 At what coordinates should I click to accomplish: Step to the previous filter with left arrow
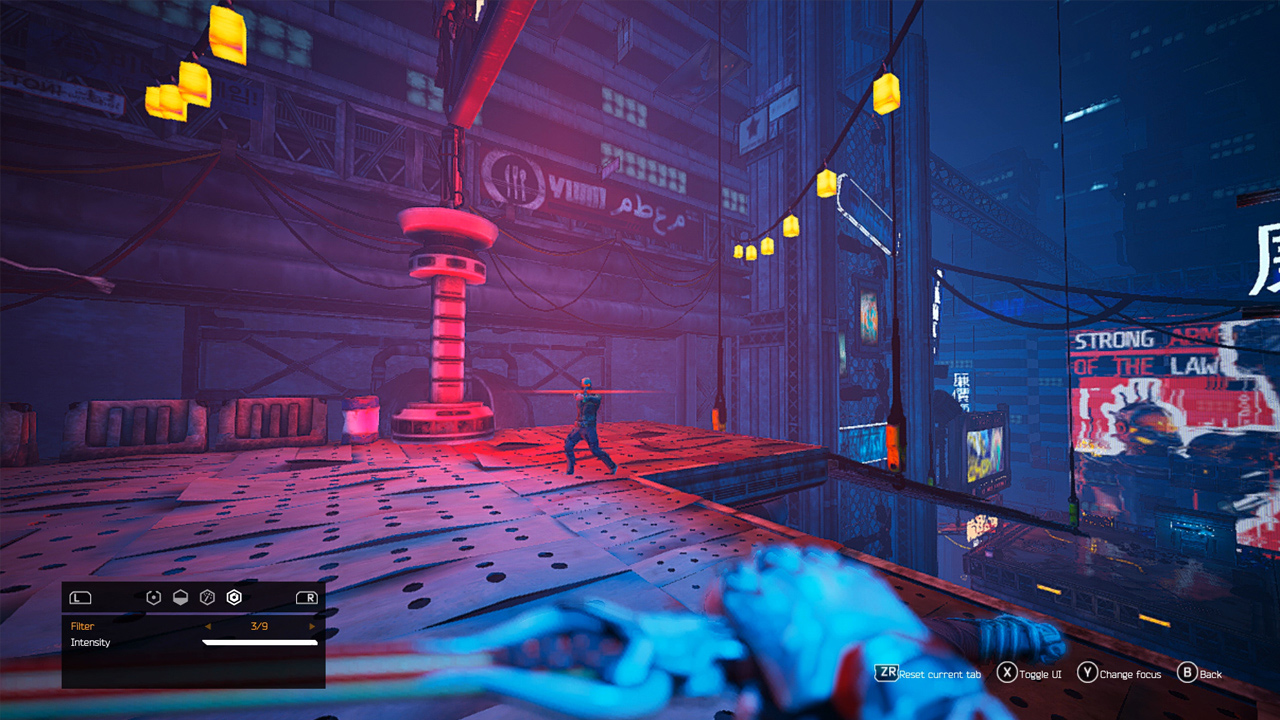click(209, 625)
